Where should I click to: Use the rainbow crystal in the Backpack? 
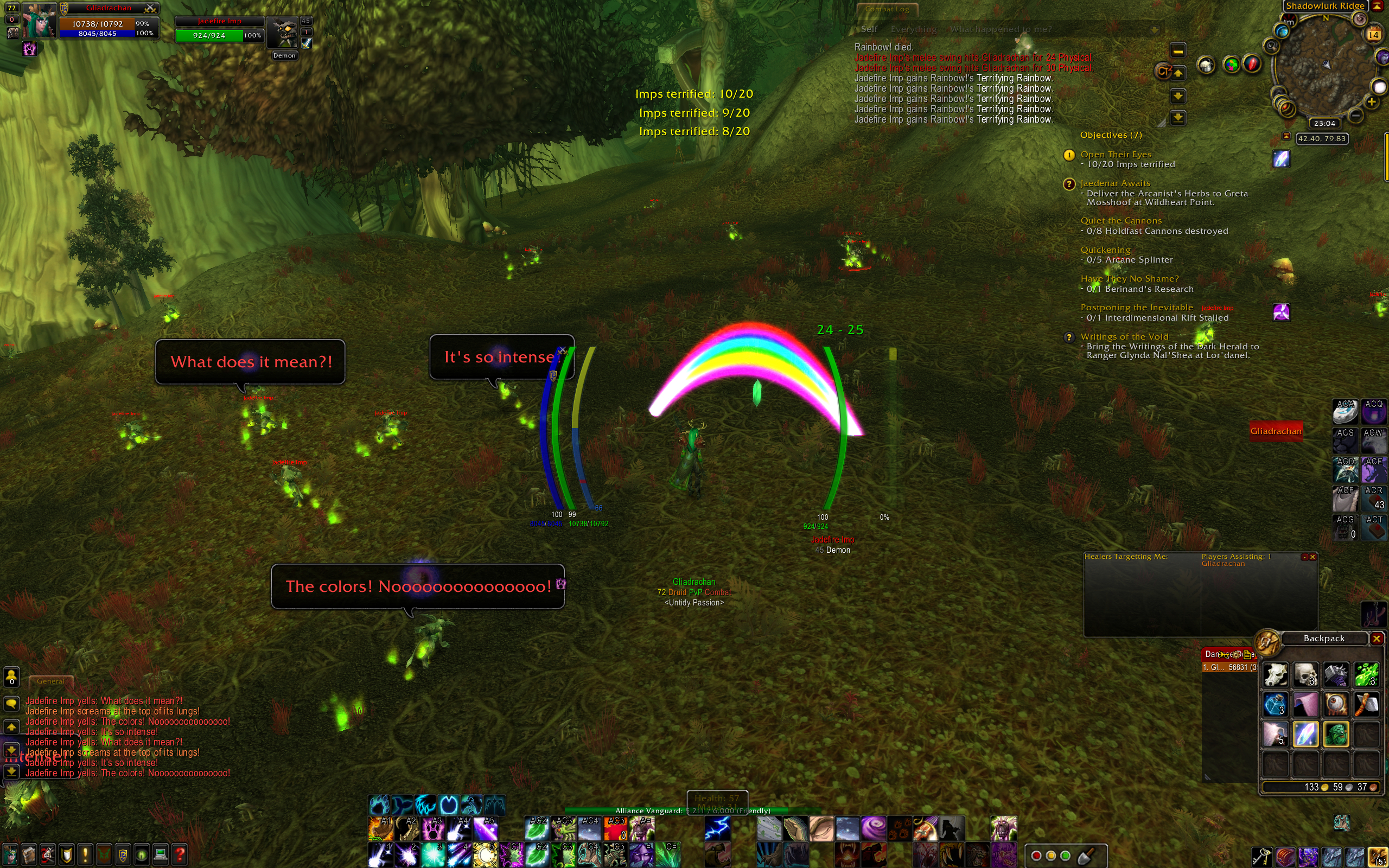(x=1305, y=734)
